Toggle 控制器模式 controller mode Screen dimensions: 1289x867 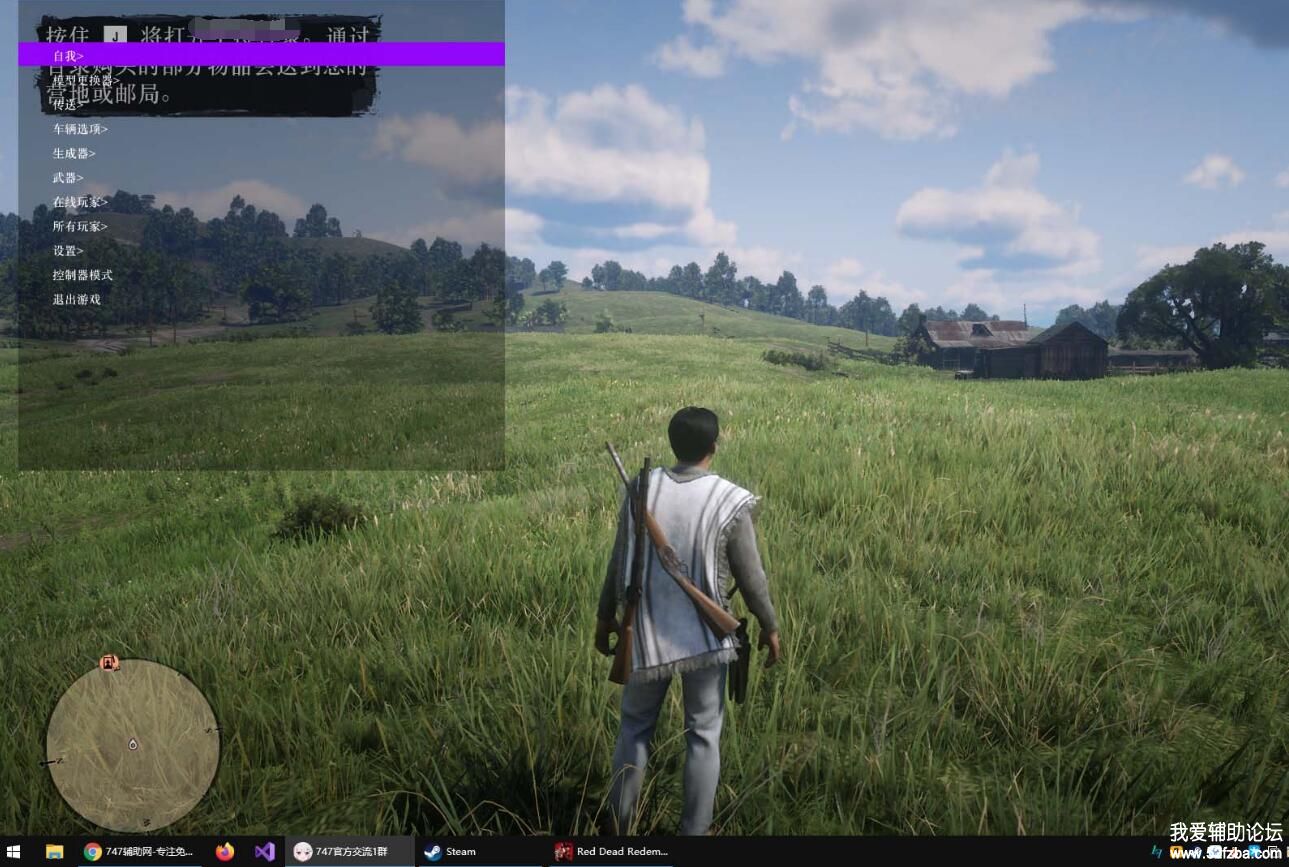(83, 275)
